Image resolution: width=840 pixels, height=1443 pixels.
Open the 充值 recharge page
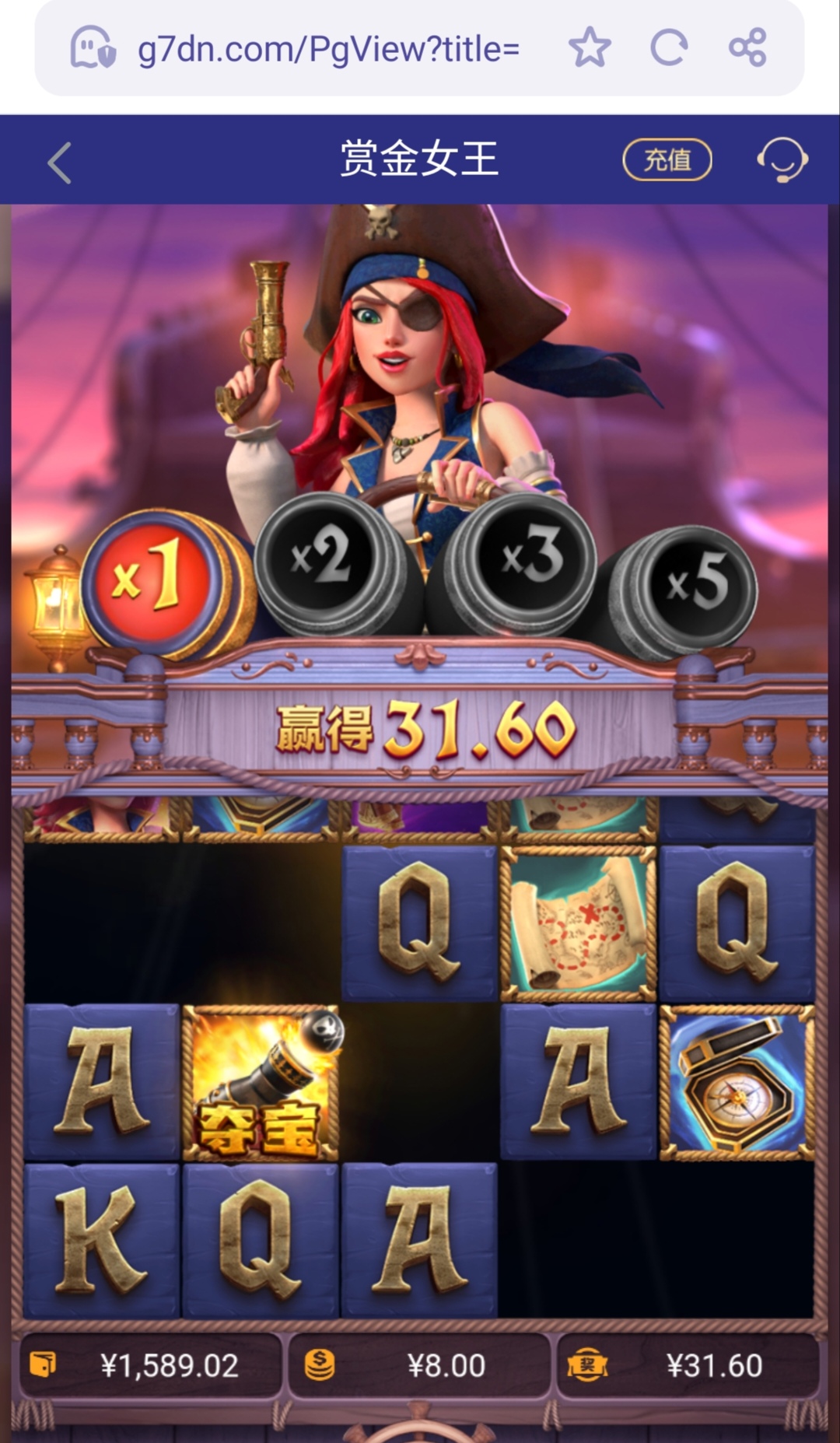coord(667,160)
